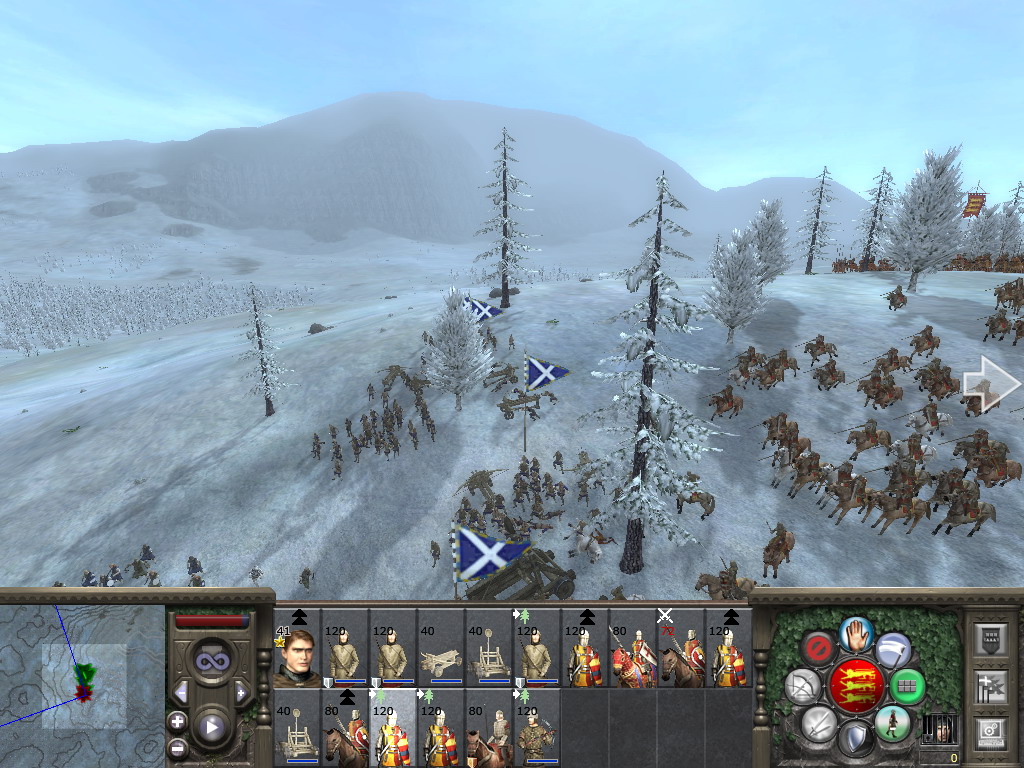Select the ballista unit card
This screenshot has height=768, width=1024.
pyautogui.click(x=441, y=648)
